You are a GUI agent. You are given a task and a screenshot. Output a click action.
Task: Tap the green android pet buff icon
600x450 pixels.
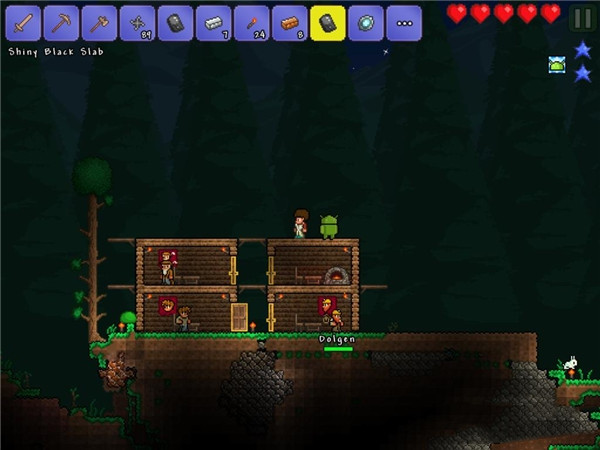pyautogui.click(x=556, y=64)
